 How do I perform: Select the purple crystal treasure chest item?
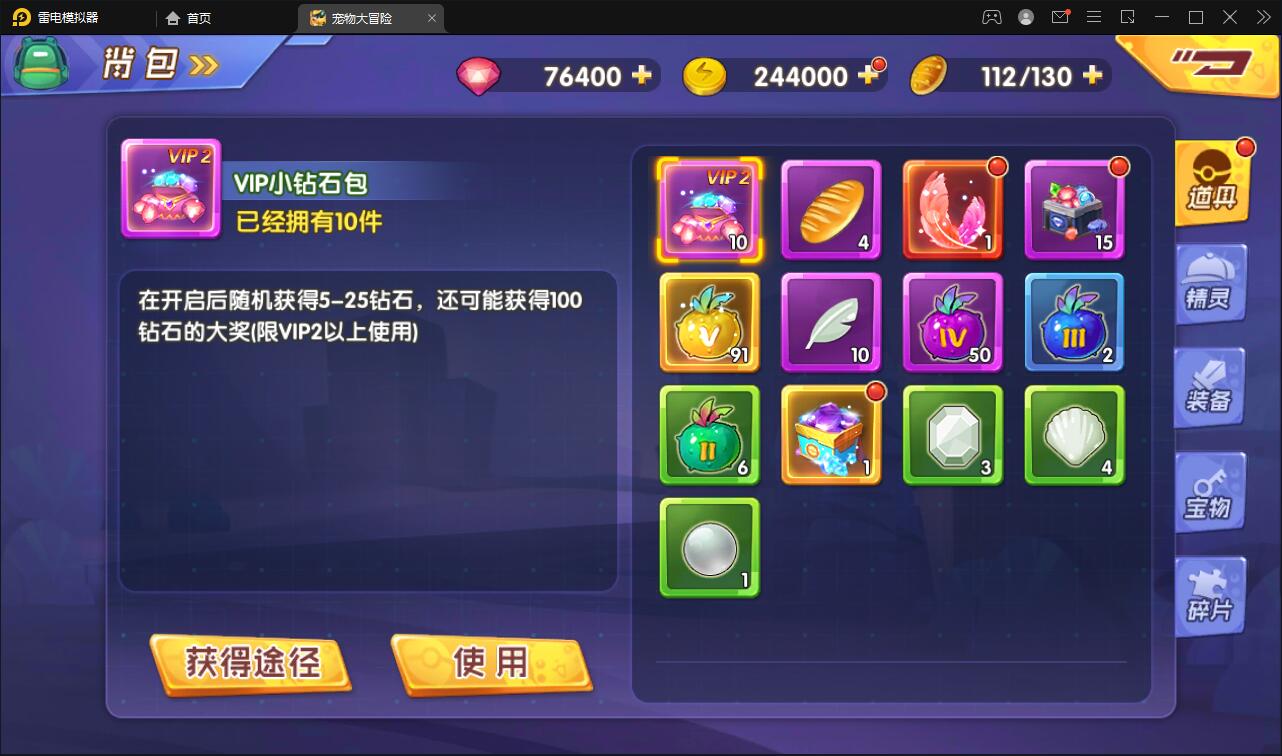click(x=831, y=434)
